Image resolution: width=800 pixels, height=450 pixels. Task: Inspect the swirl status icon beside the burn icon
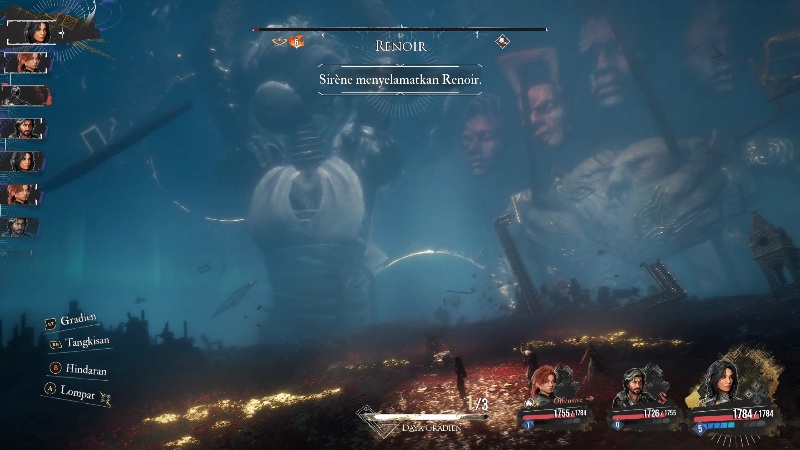pos(280,42)
